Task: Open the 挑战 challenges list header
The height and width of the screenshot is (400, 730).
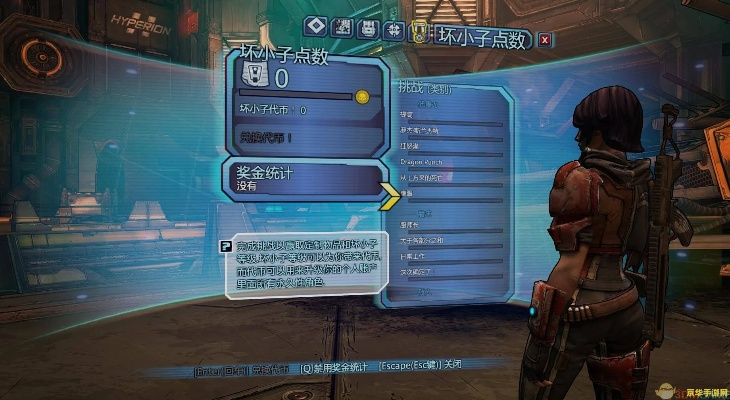Action: click(x=420, y=88)
